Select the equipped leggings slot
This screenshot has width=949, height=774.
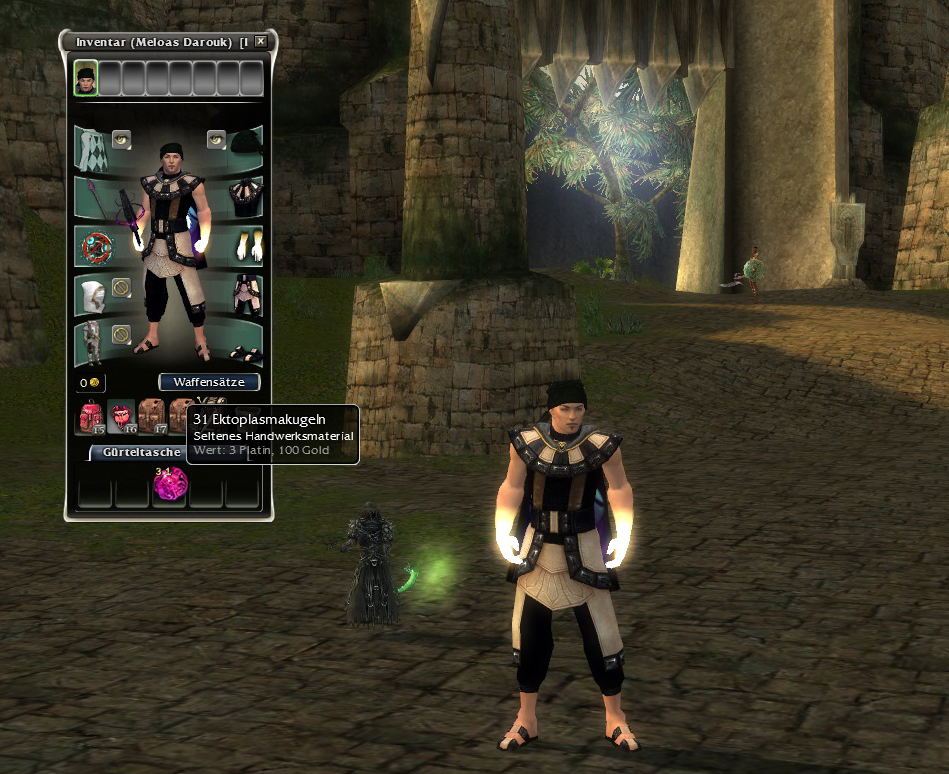click(245, 294)
